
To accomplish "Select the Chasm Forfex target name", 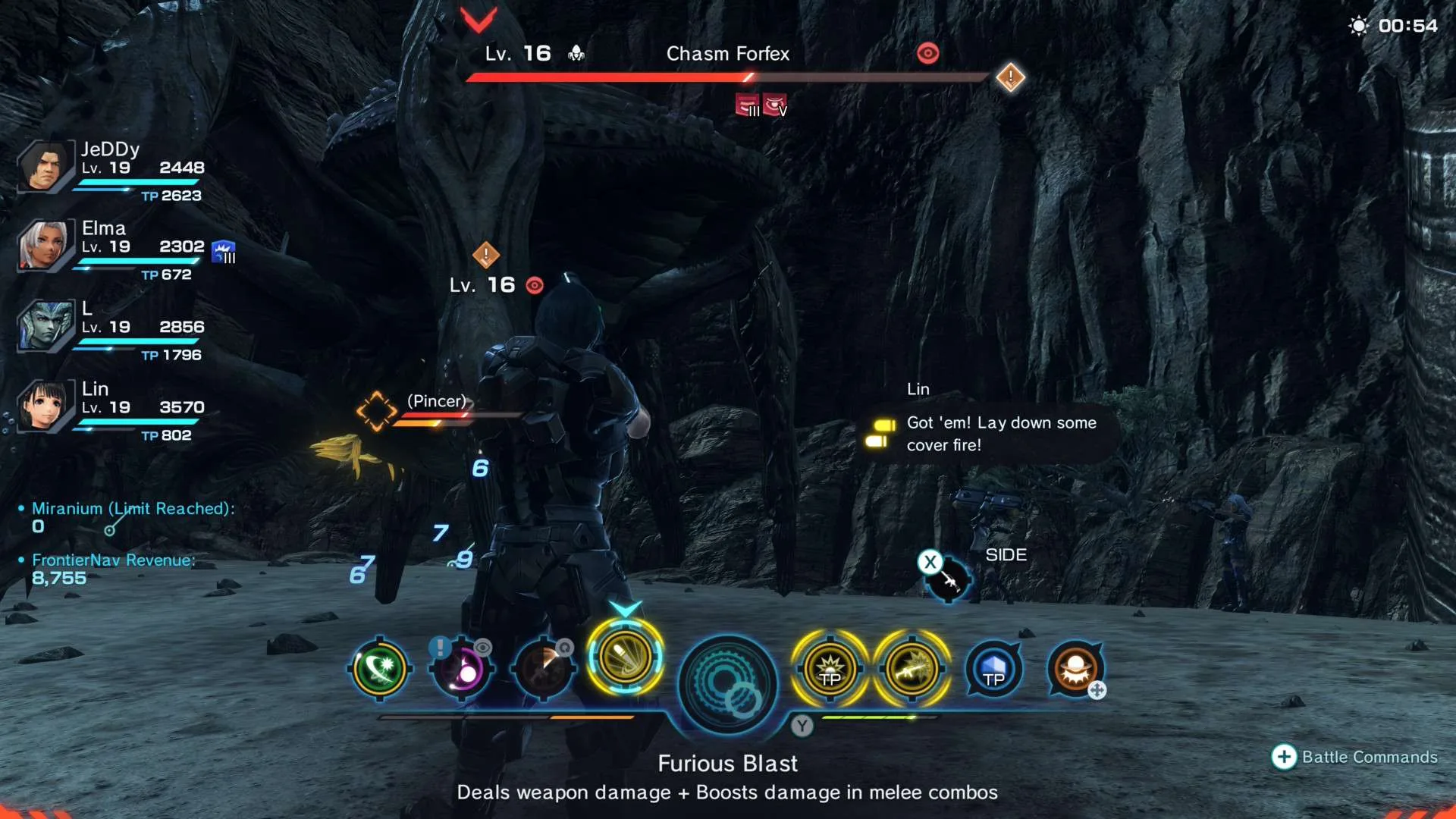I will click(x=727, y=54).
